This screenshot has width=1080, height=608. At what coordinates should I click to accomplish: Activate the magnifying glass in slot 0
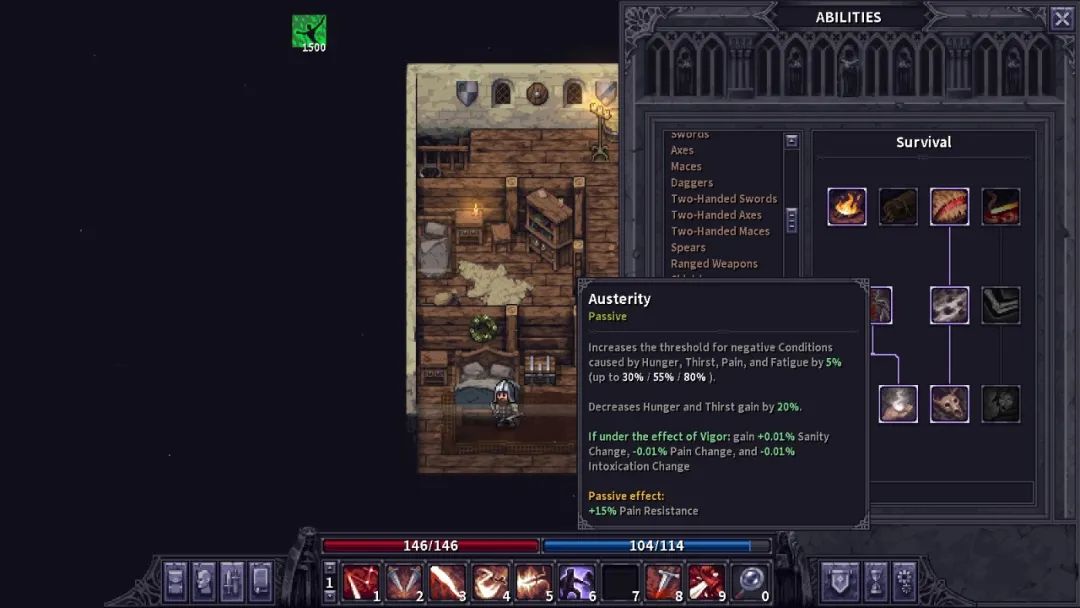coord(749,582)
